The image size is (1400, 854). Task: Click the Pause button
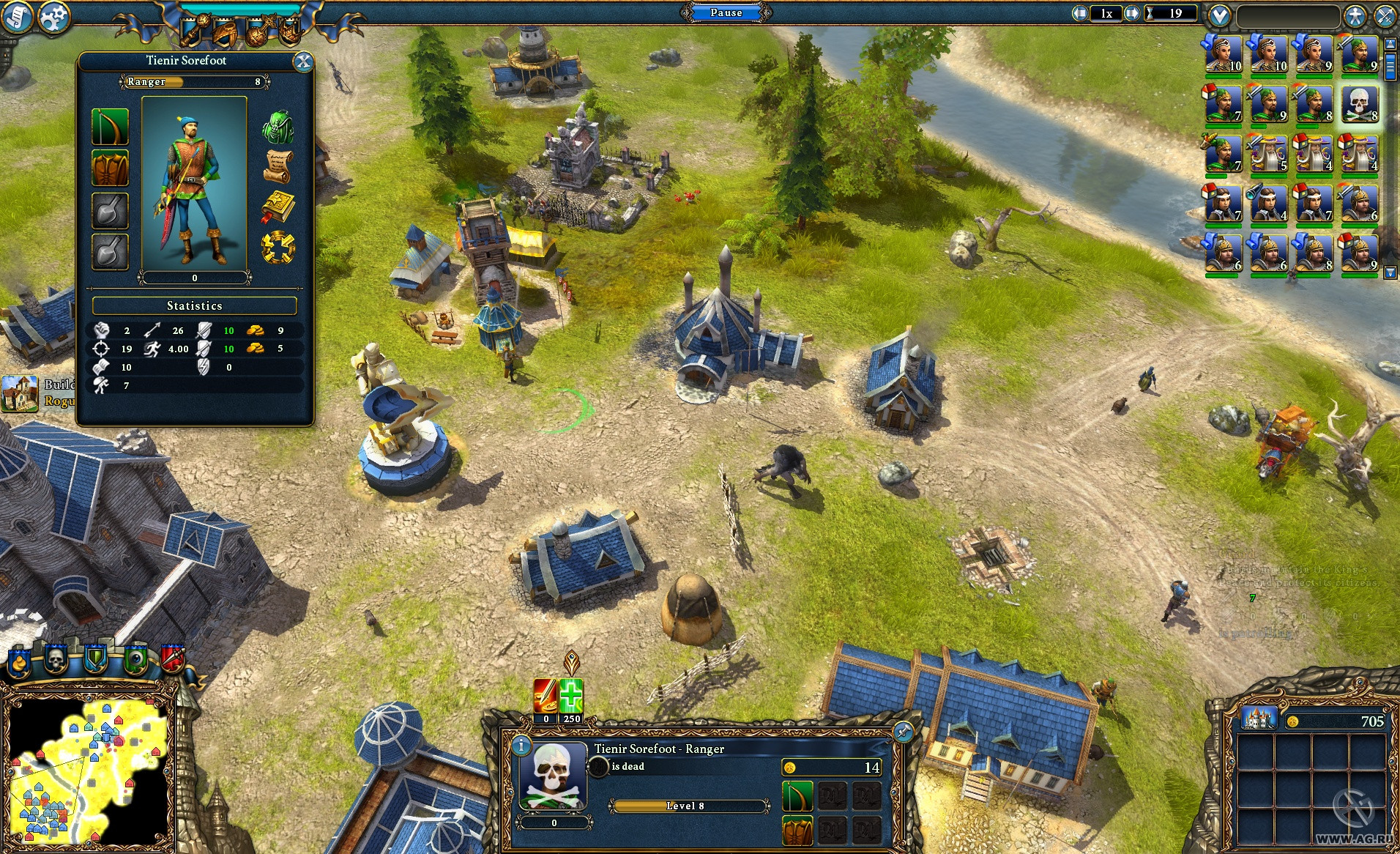[726, 12]
